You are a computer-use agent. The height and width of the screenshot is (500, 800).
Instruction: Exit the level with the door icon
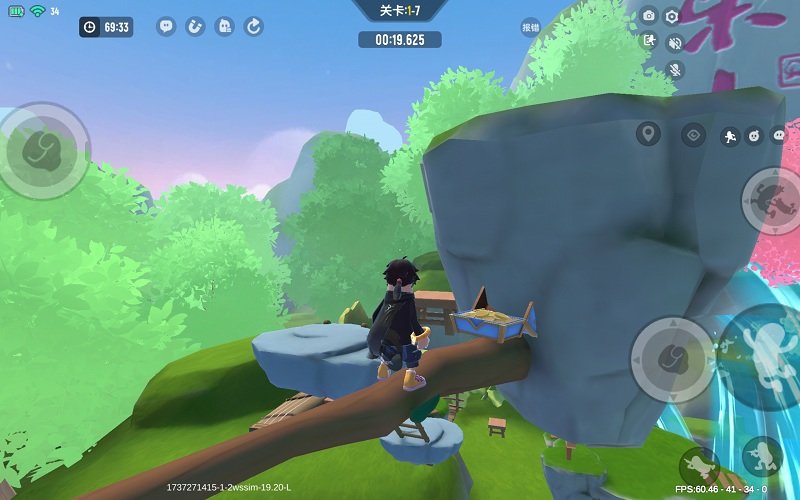coord(649,41)
